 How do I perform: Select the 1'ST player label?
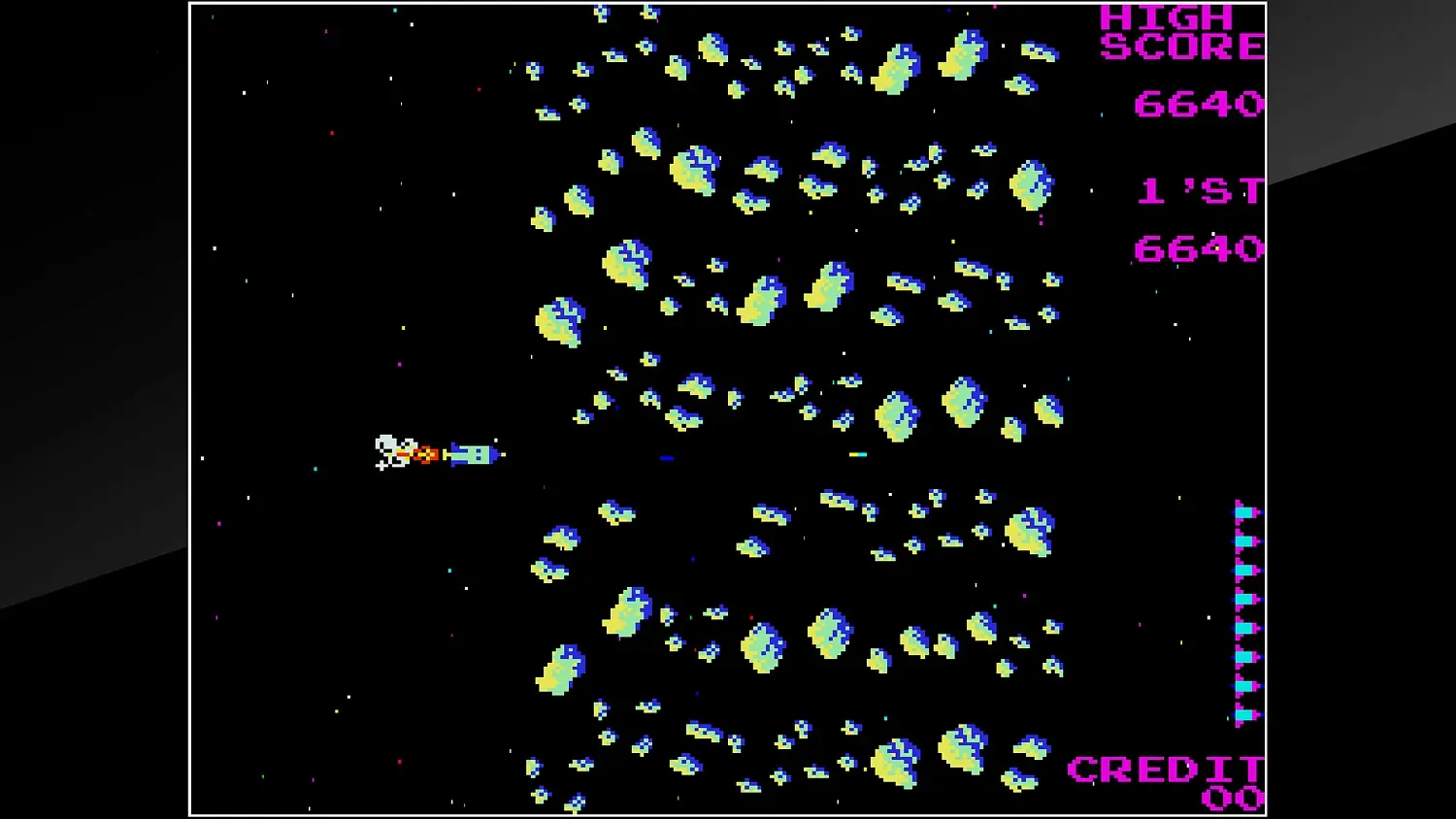coord(1199,190)
